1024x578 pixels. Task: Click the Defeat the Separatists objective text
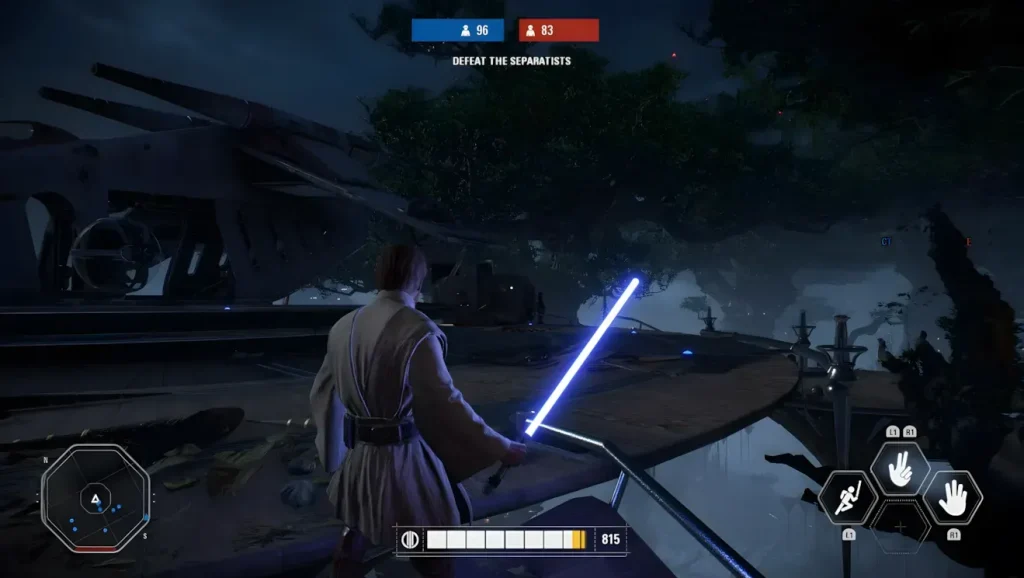[511, 61]
